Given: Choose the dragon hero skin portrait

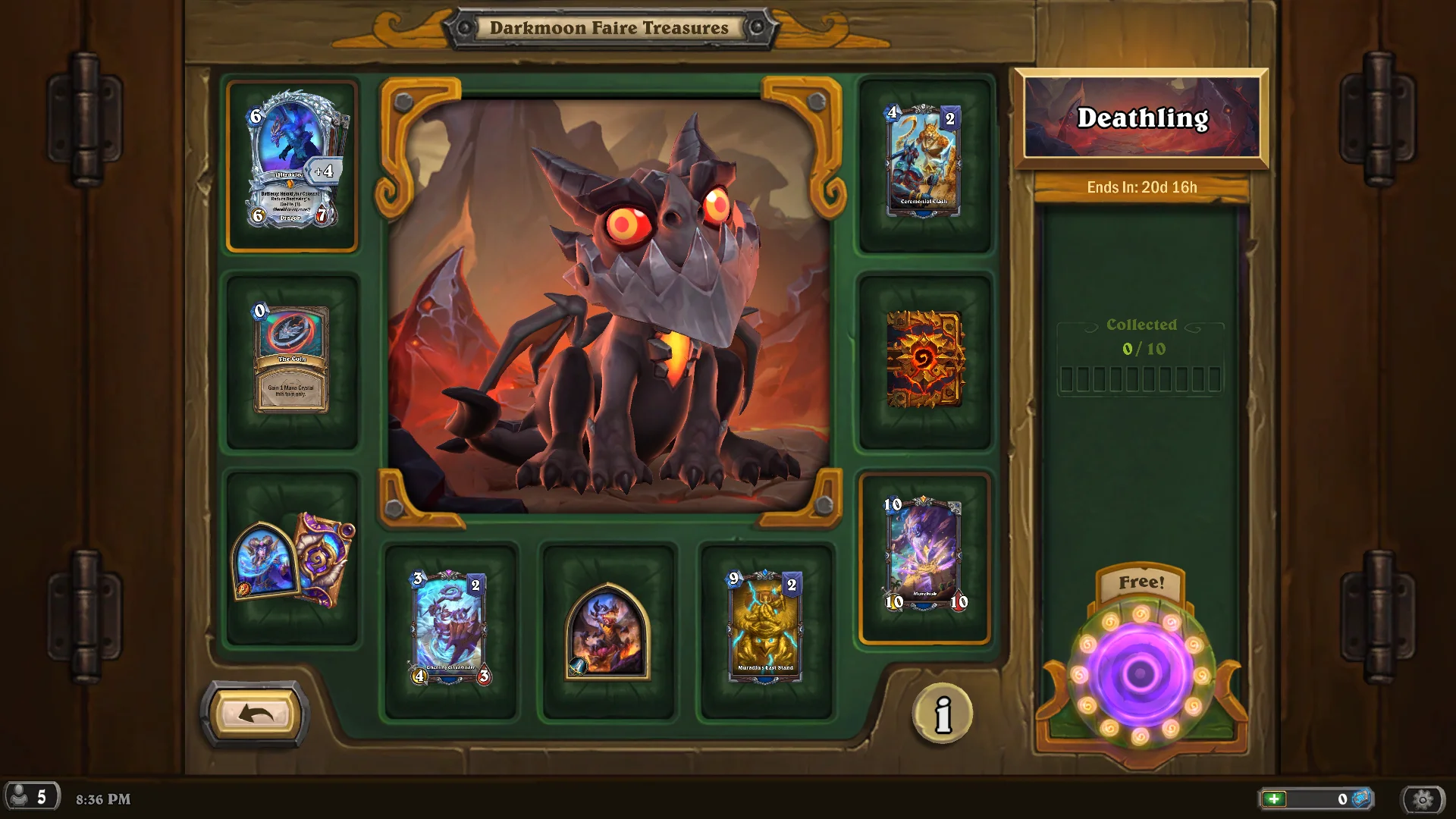Looking at the screenshot, I should click(608, 632).
